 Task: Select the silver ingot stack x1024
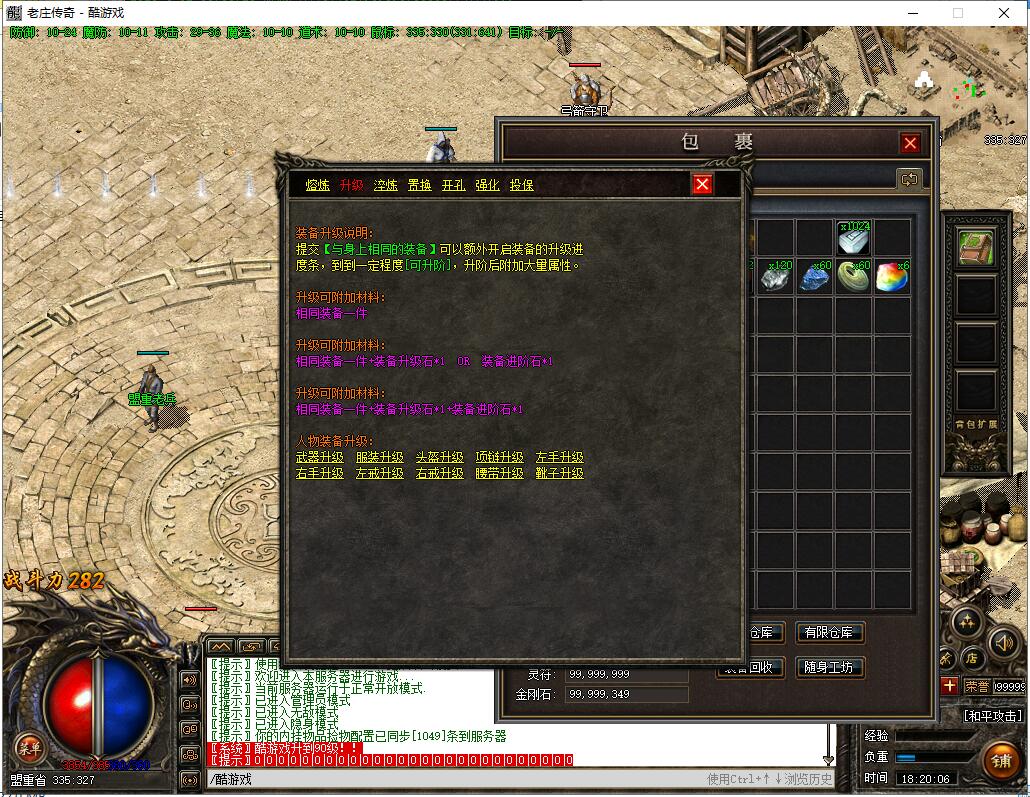[853, 239]
